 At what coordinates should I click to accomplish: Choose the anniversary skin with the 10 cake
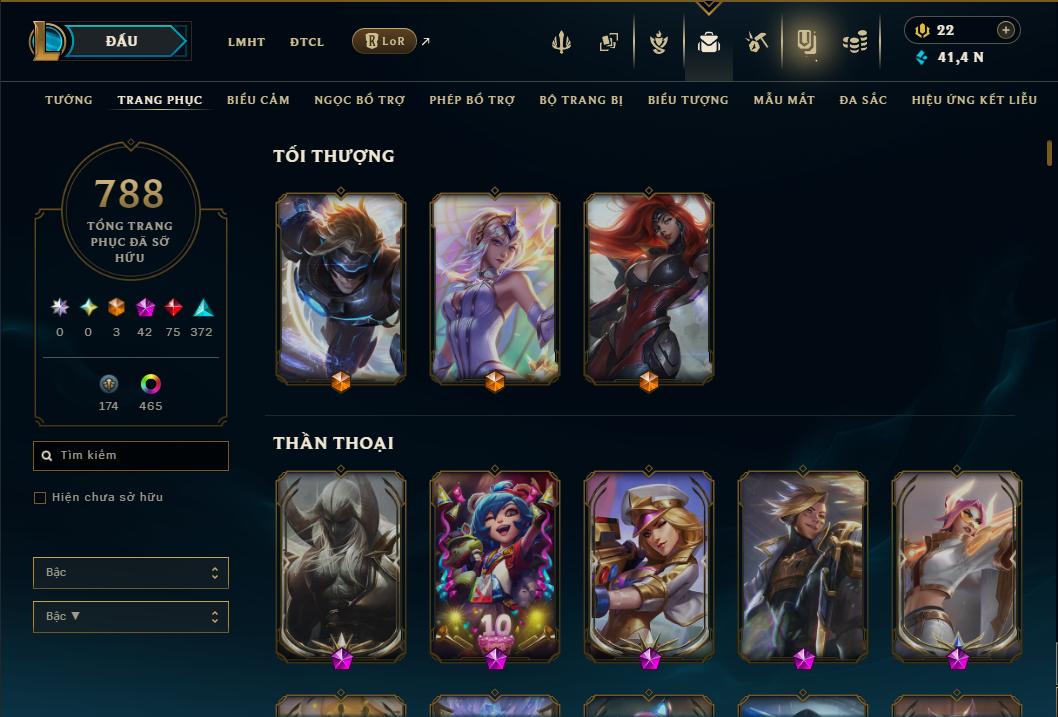point(495,565)
